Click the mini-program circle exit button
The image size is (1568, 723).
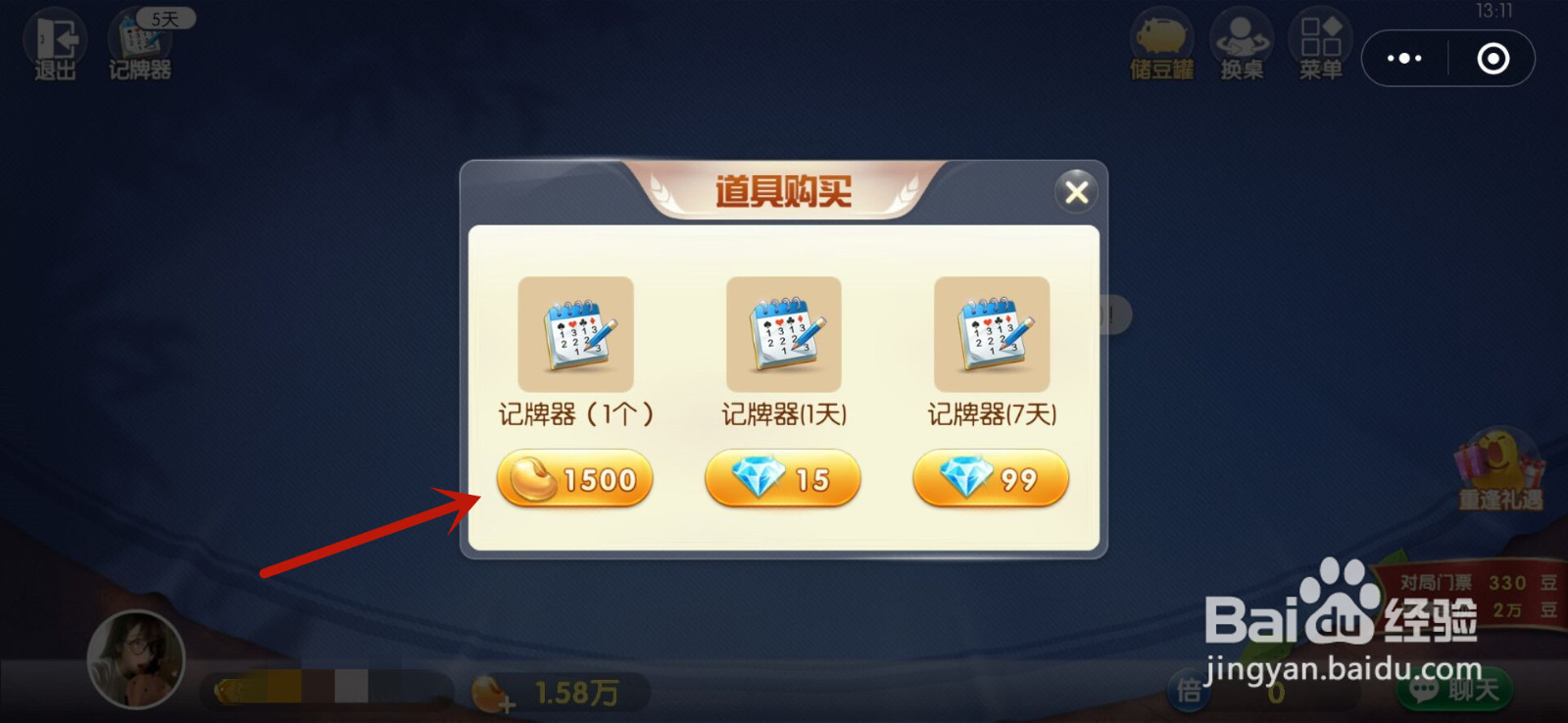pos(1493,58)
